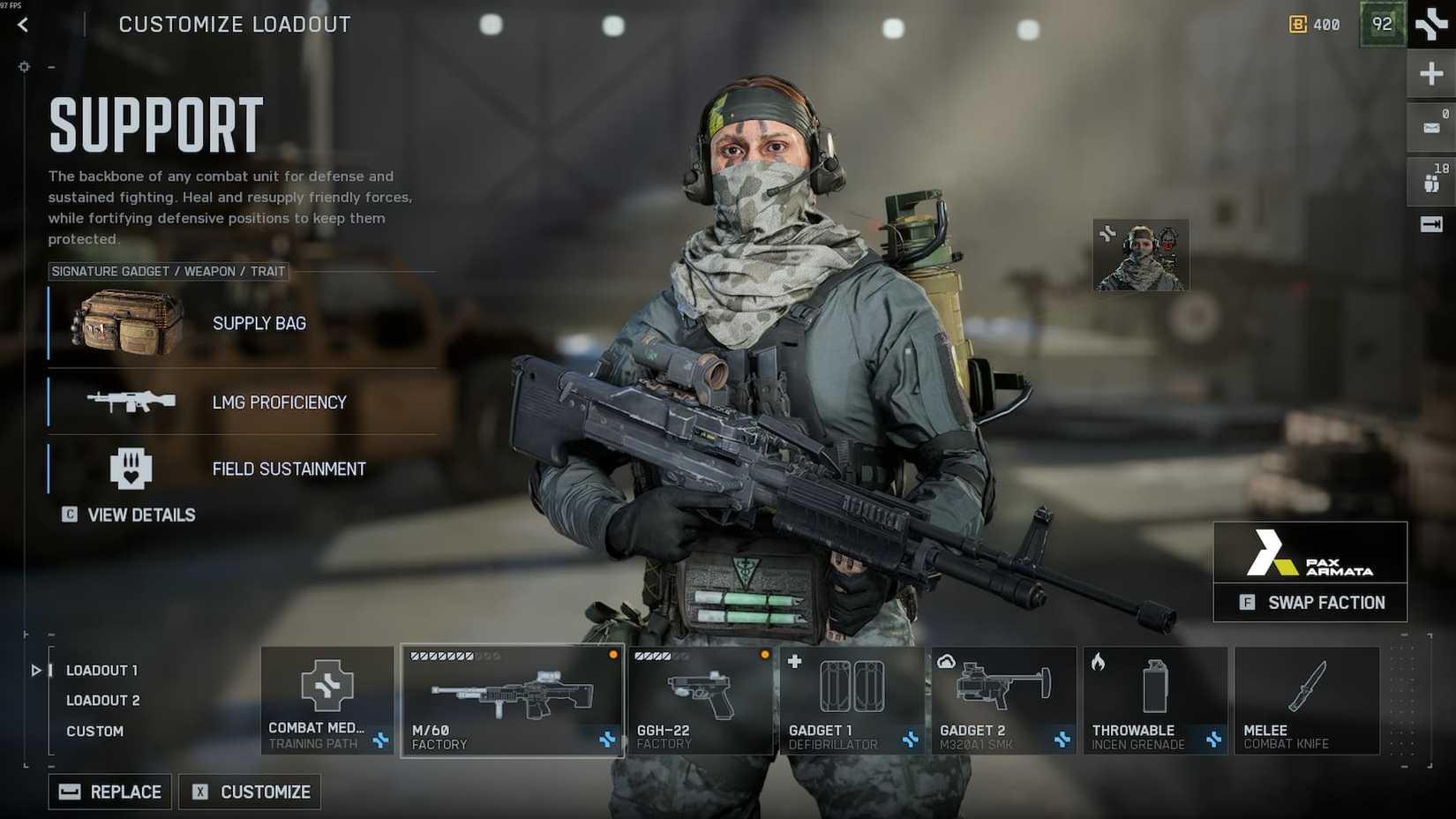The width and height of the screenshot is (1456, 819).
Task: Select Loadout 1
Action: point(101,670)
